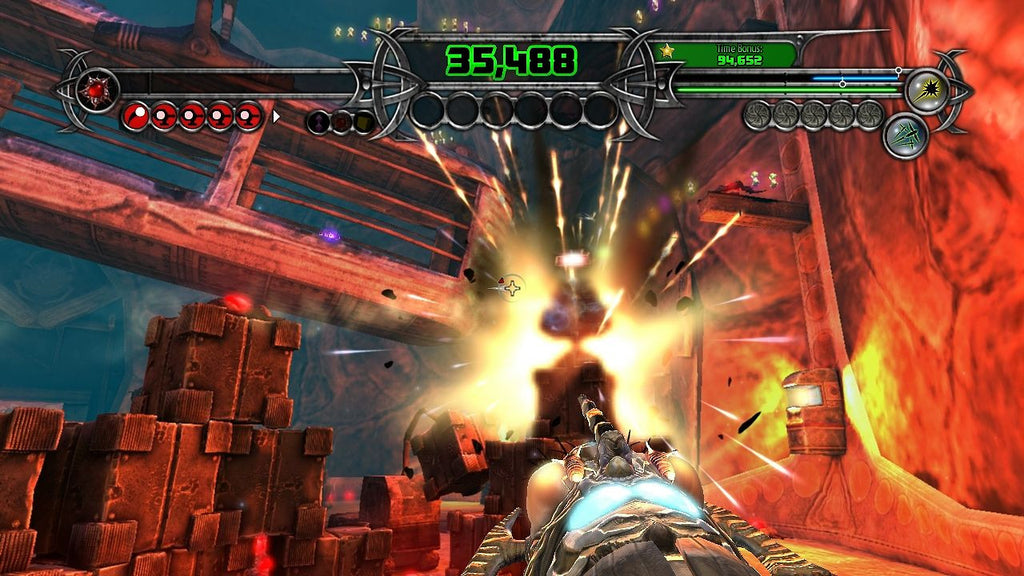
Task: Select the yellow square power-up icon
Action: point(363,122)
